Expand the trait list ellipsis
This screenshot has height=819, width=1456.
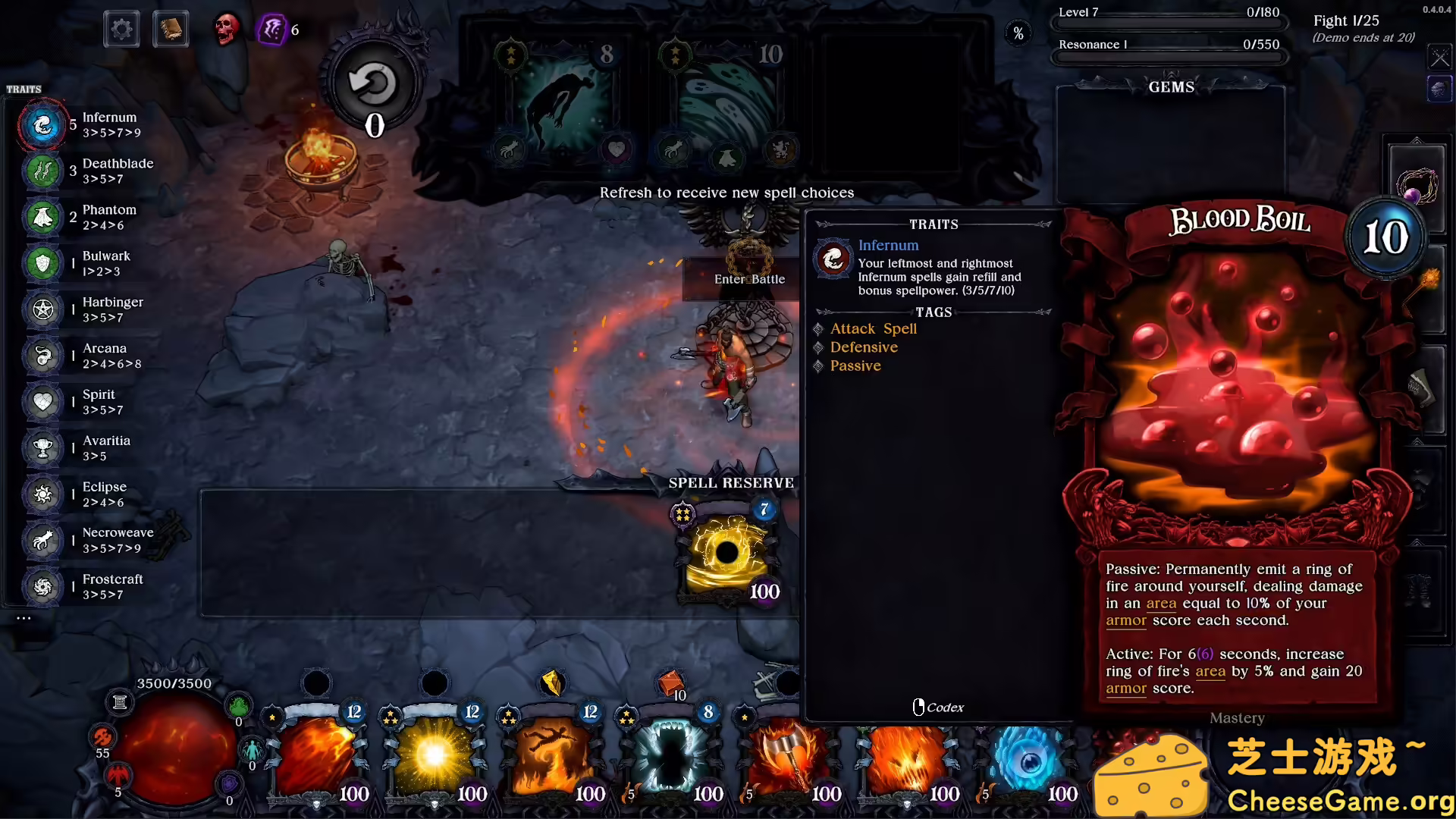pos(24,618)
